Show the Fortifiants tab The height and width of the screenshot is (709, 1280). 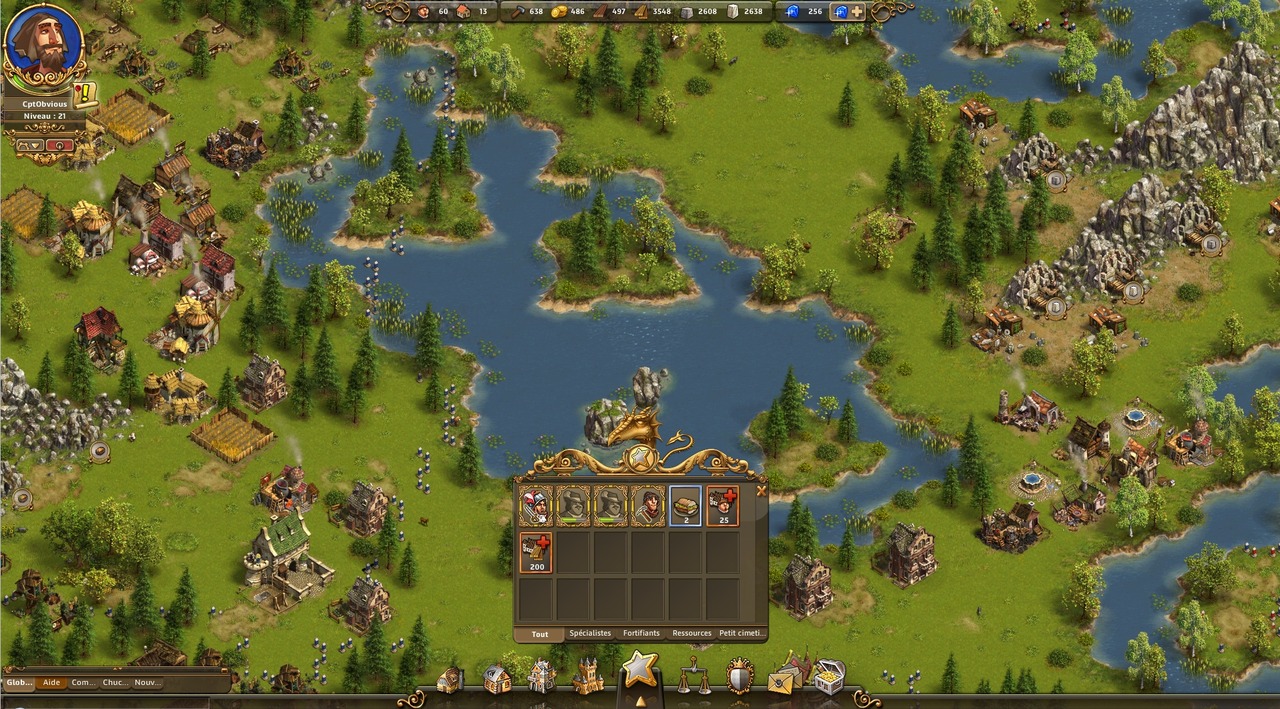click(x=641, y=633)
